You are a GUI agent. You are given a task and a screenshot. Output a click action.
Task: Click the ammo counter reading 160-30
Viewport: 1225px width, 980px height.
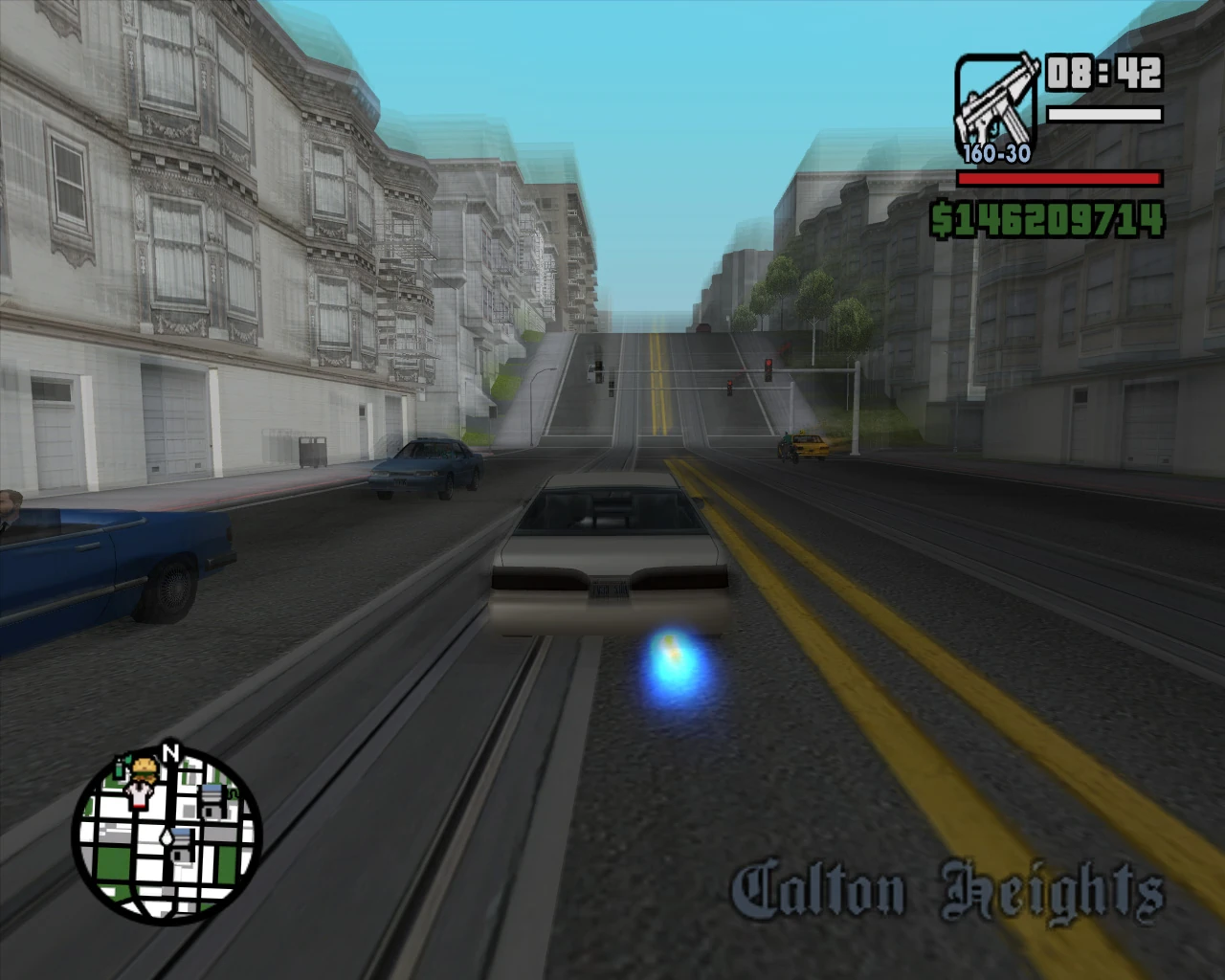(995, 153)
